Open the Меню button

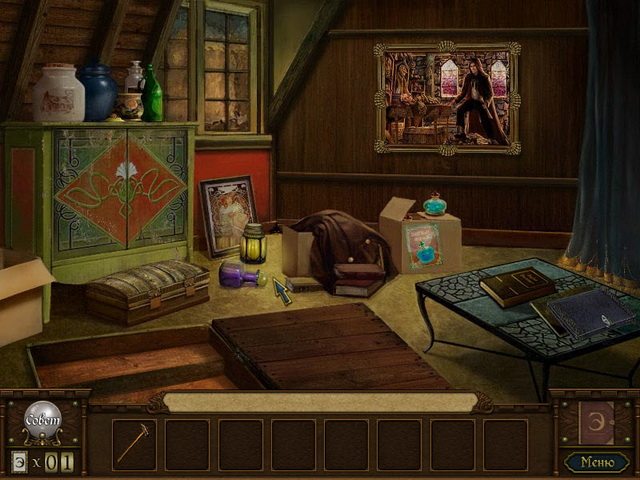[596, 461]
